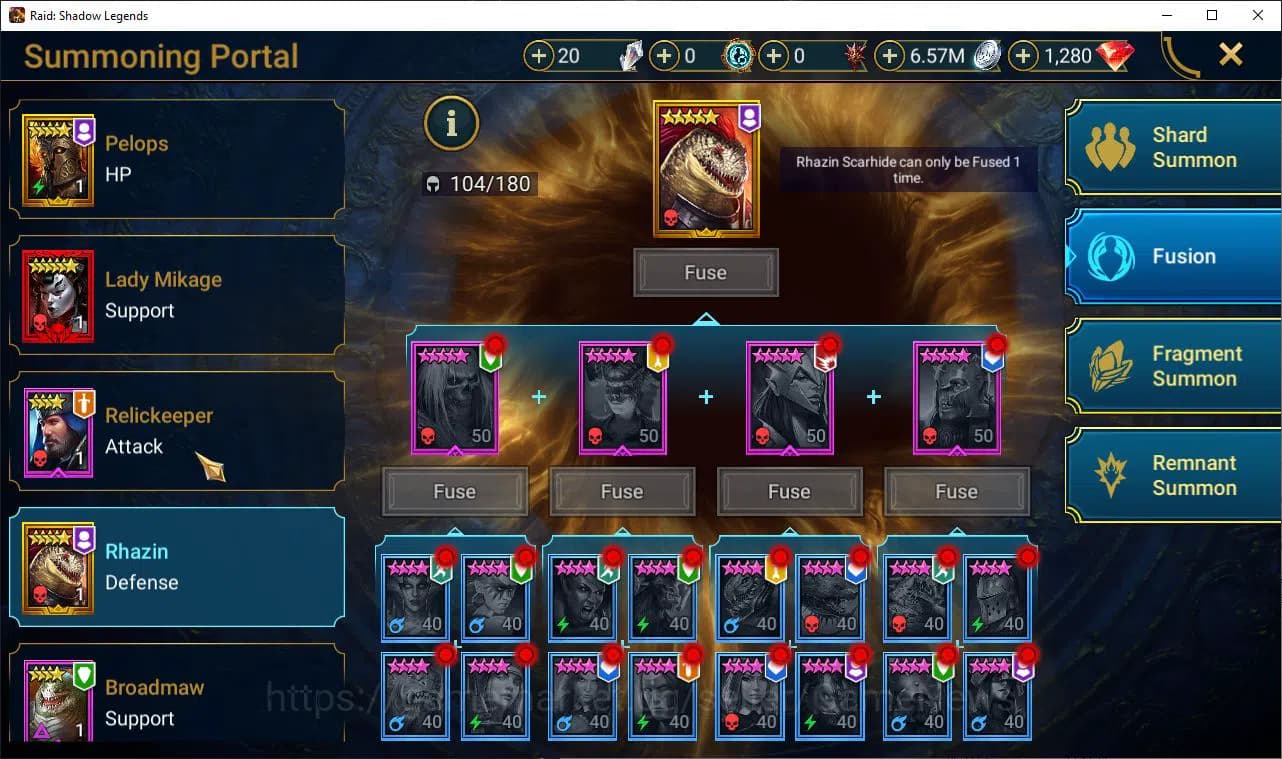Click the leftmost Fuse button in the fusion tree
The width and height of the screenshot is (1282, 759).
(455, 491)
